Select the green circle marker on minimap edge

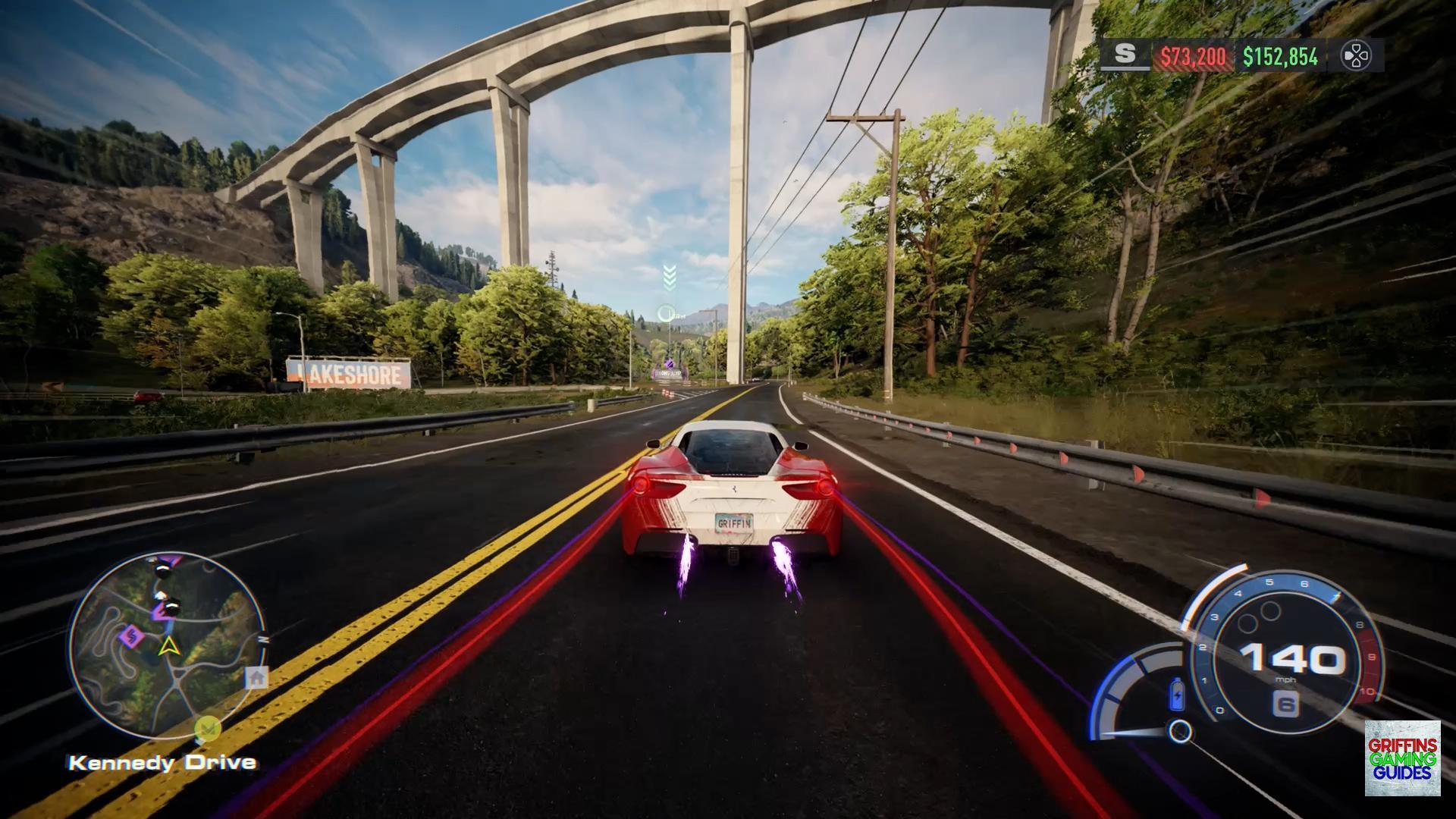207,730
